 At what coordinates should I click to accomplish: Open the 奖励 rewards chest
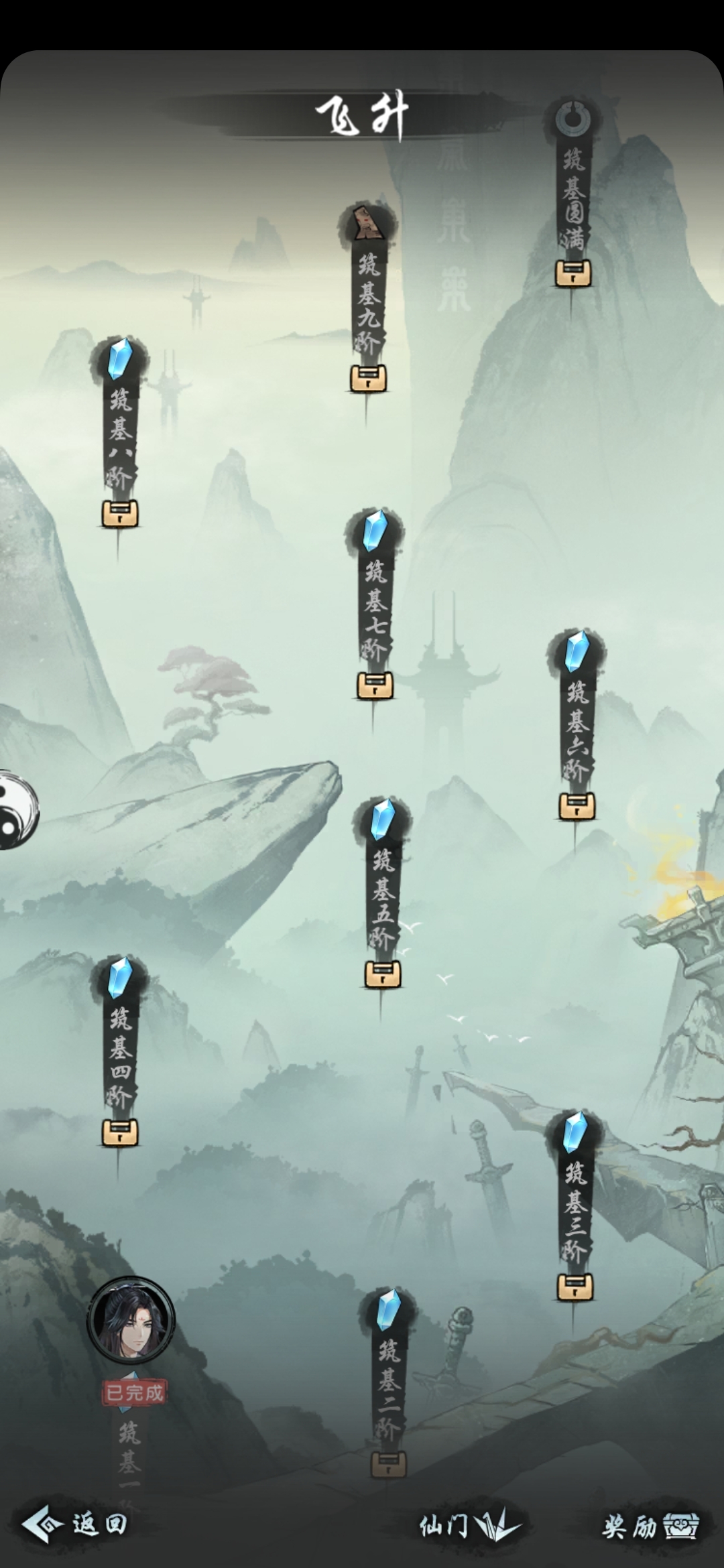pyautogui.click(x=650, y=1526)
